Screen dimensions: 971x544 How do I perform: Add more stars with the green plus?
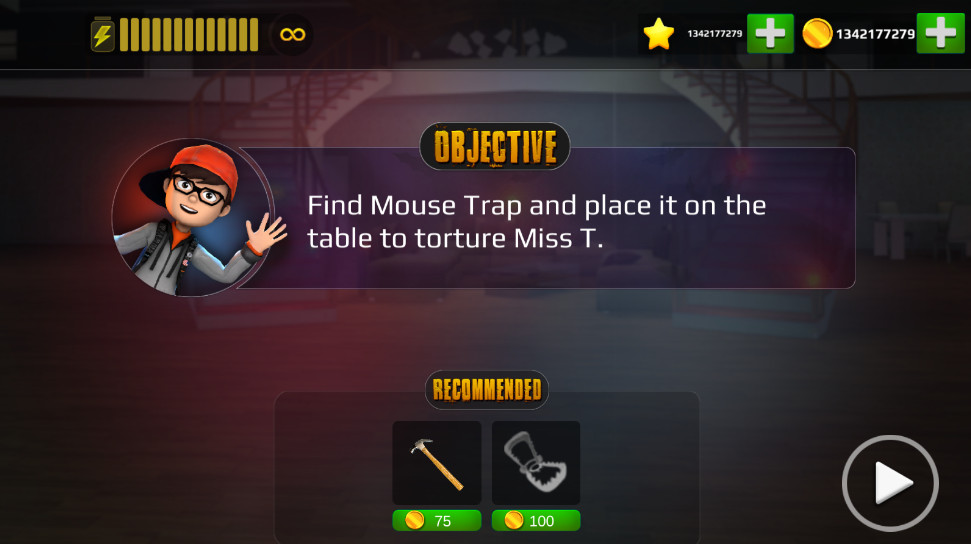pos(769,34)
